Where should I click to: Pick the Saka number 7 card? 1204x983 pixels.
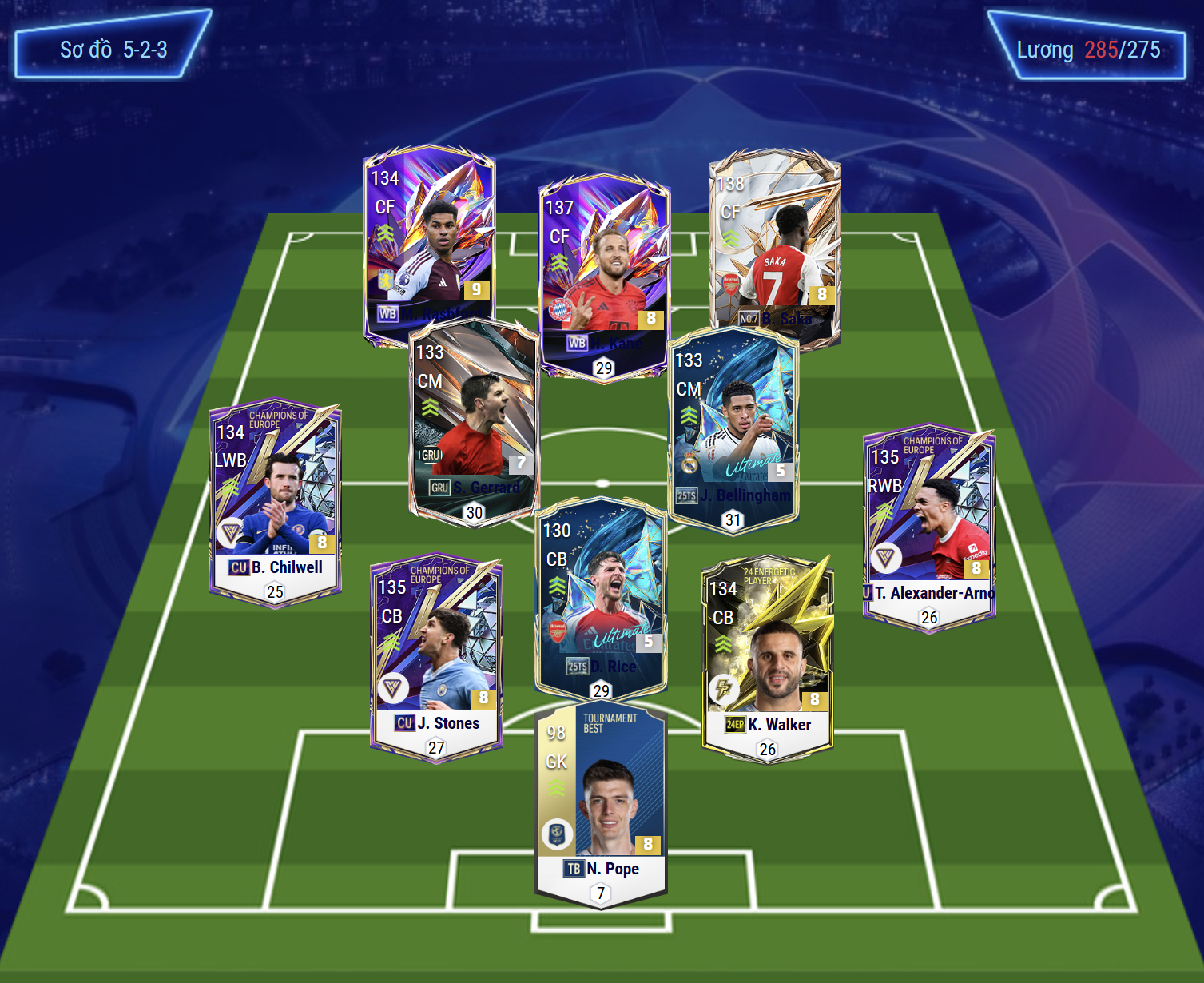774,240
